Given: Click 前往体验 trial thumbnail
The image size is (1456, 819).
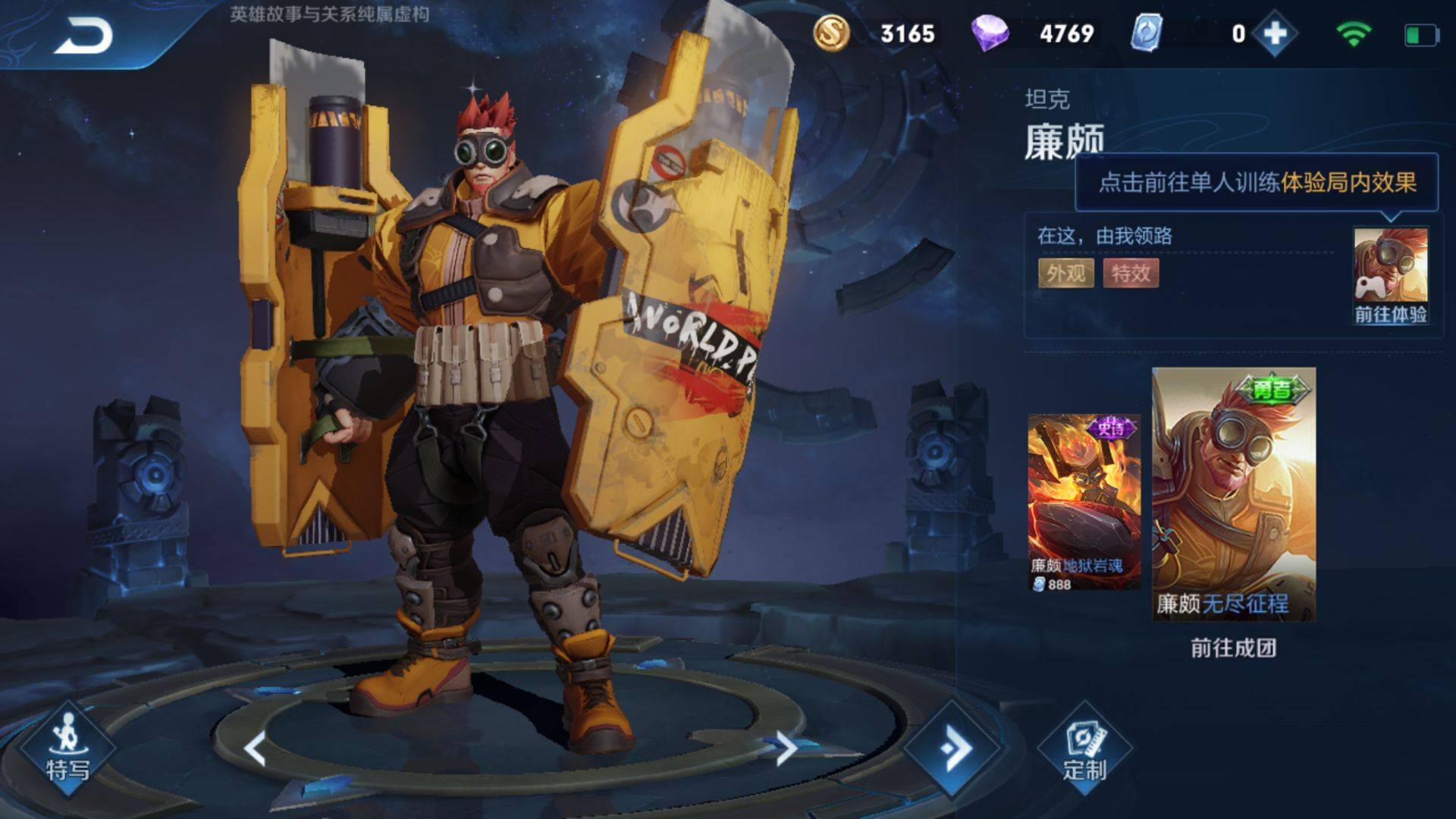Looking at the screenshot, I should pos(1391,276).
